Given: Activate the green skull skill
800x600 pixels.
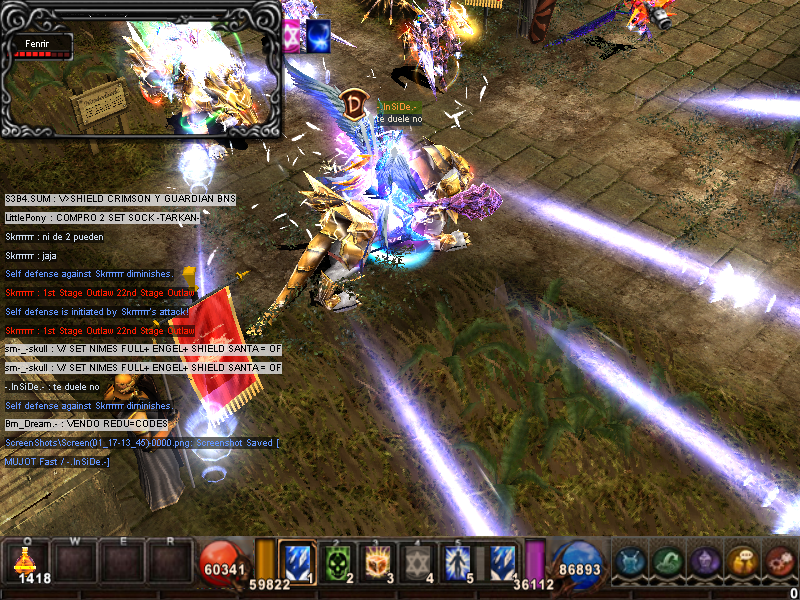Looking at the screenshot, I should (x=338, y=563).
